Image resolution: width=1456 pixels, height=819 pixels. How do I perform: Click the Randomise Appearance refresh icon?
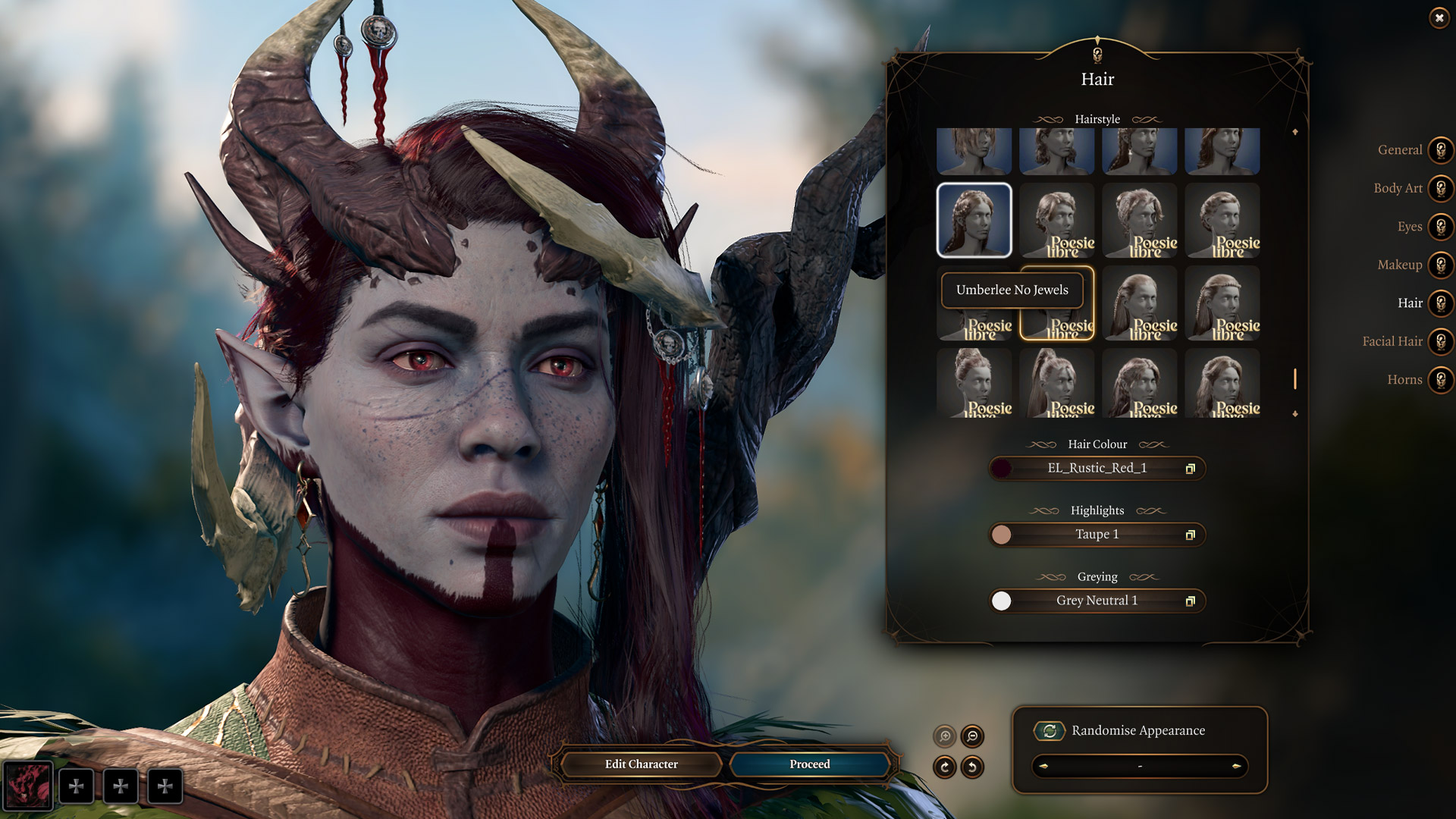[1048, 731]
